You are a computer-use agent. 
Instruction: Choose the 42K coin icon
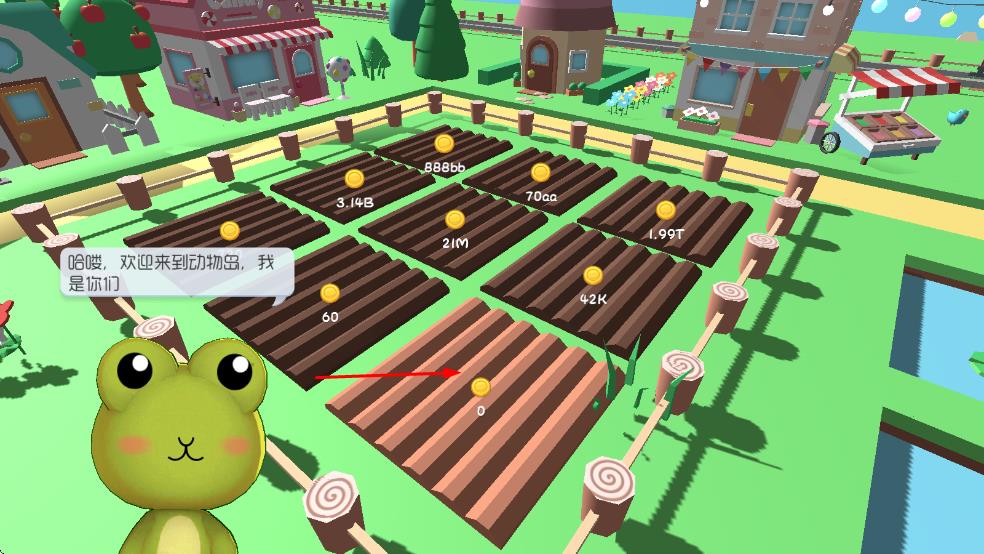click(593, 275)
